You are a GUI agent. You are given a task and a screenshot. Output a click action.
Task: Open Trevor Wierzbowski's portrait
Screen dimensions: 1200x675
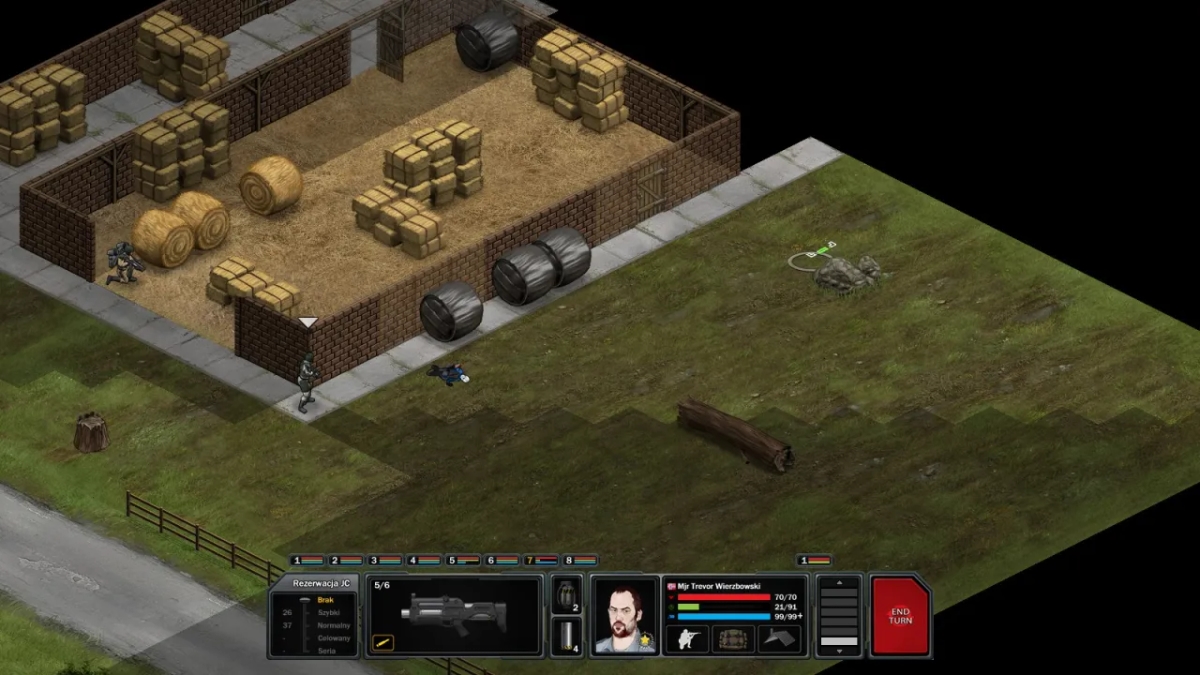626,617
